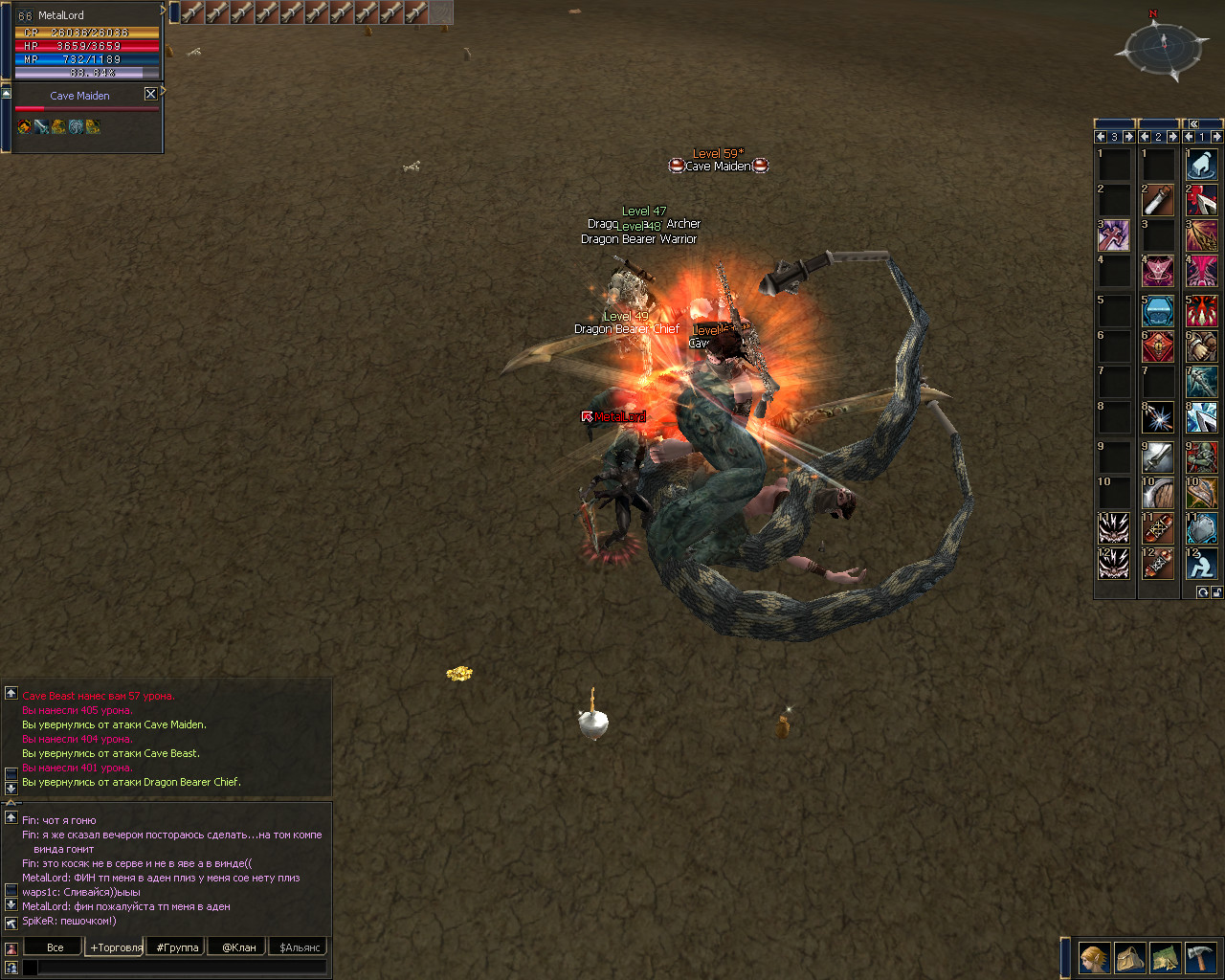
Task: Show the $Альянс chat tab
Action: tap(301, 947)
